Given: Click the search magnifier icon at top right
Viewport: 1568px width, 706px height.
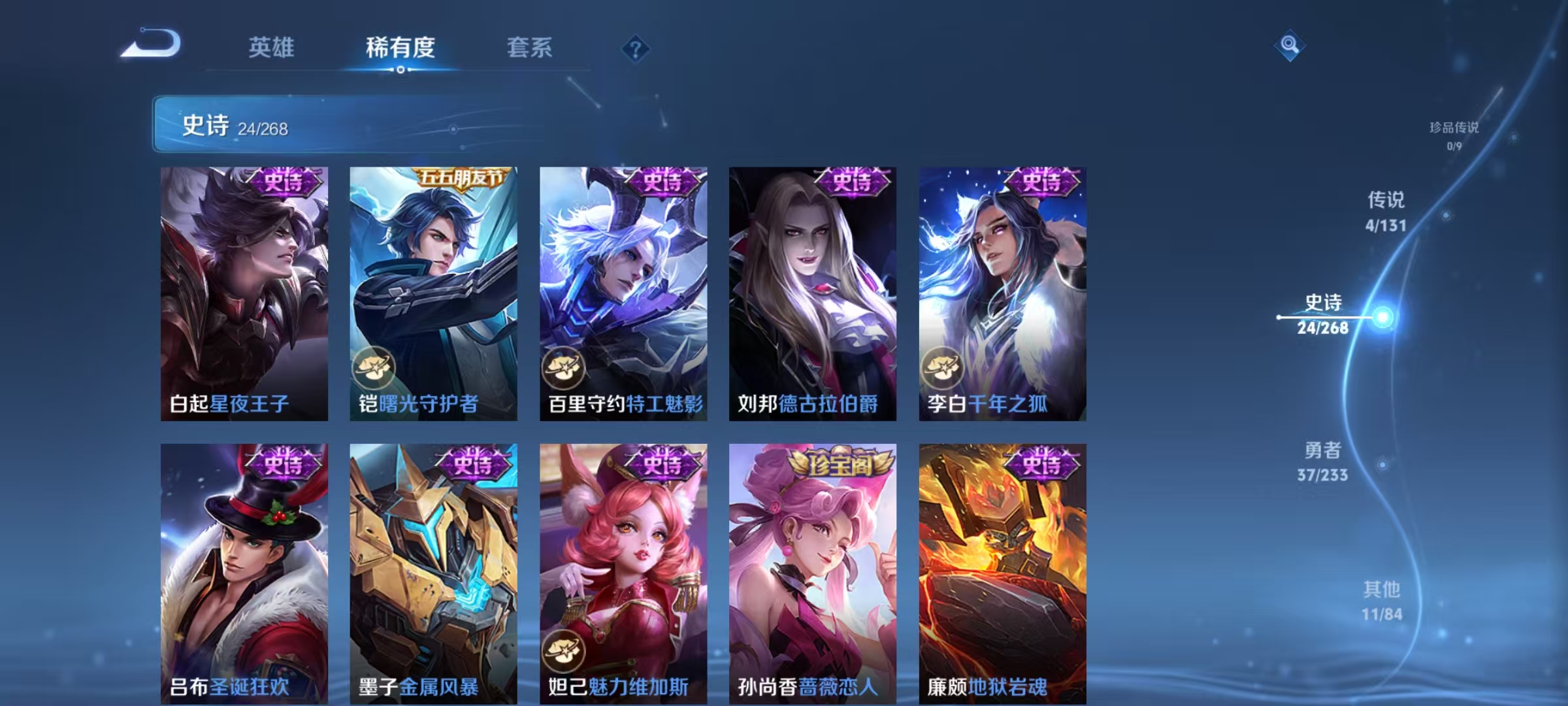Looking at the screenshot, I should (1288, 47).
